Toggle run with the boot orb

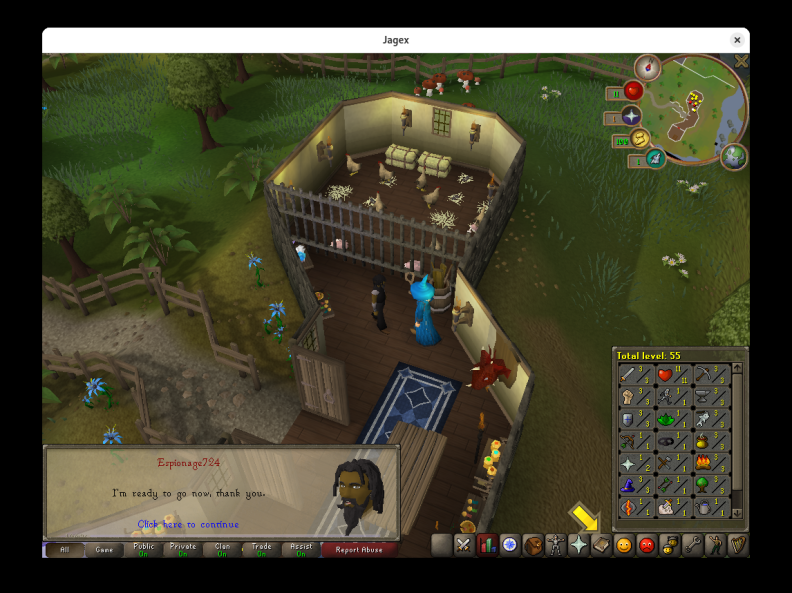(638, 139)
